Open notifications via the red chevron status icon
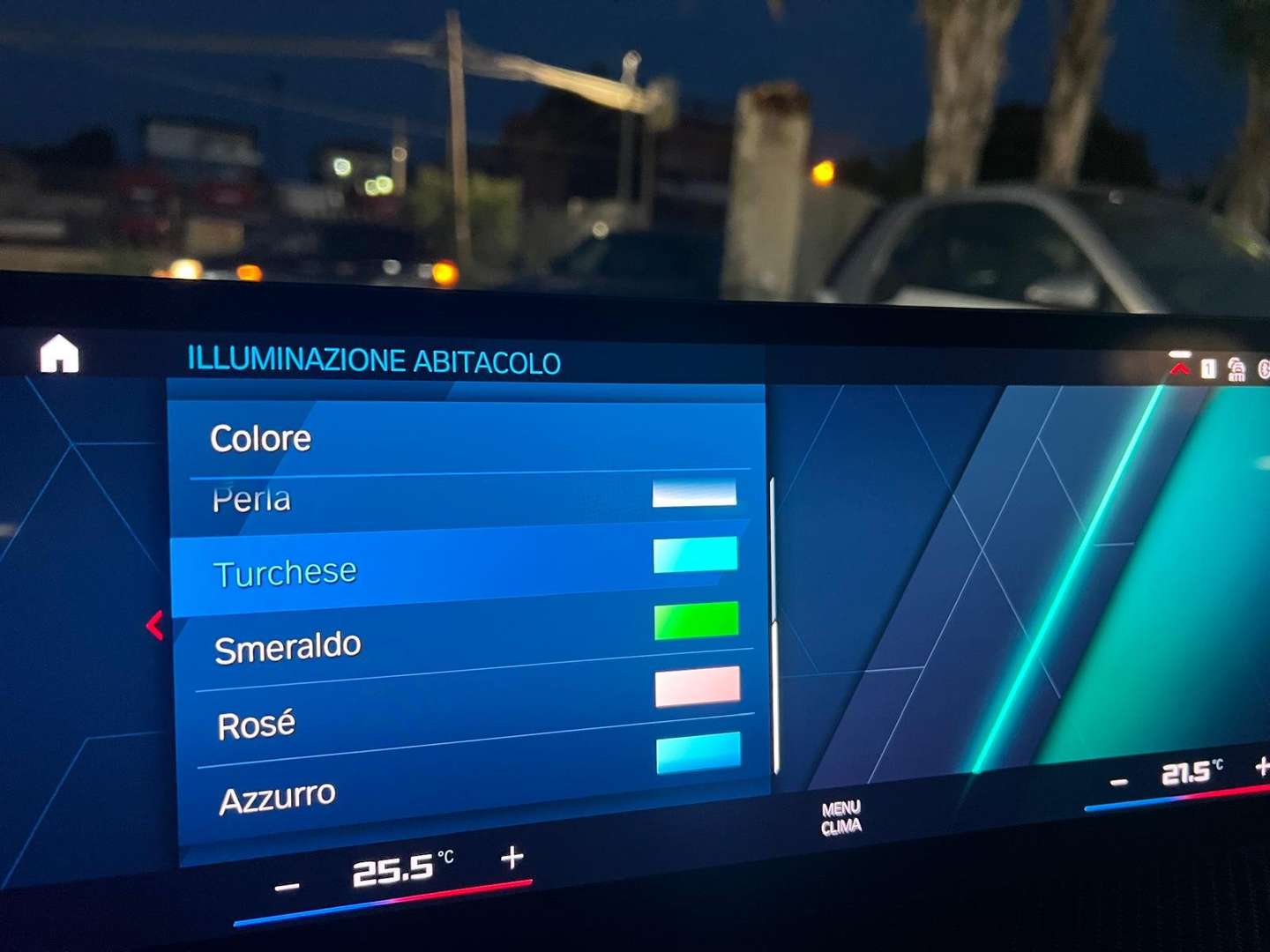This screenshot has width=1270, height=952. click(x=1178, y=368)
